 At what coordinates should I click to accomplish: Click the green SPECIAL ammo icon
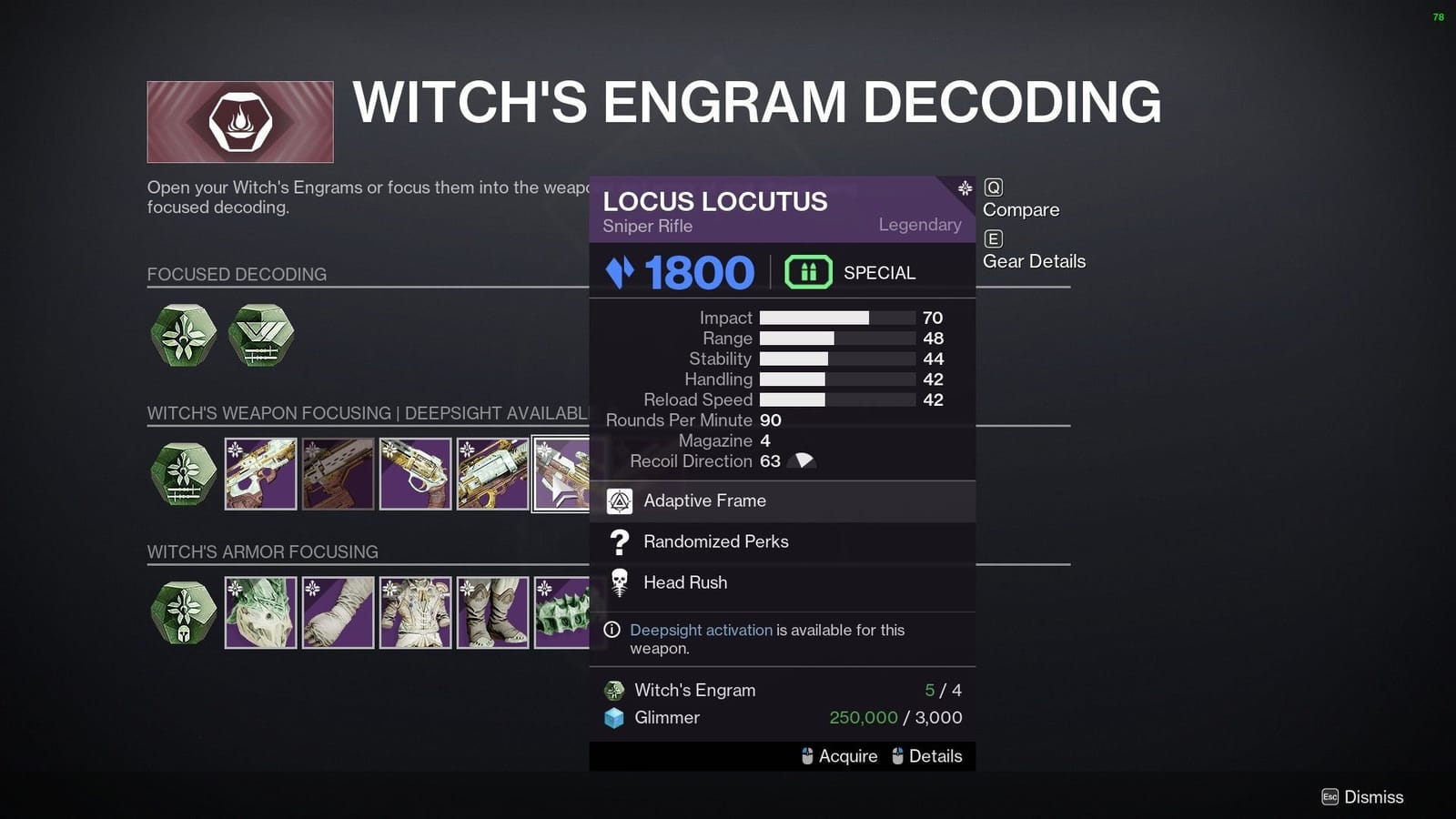[808, 271]
